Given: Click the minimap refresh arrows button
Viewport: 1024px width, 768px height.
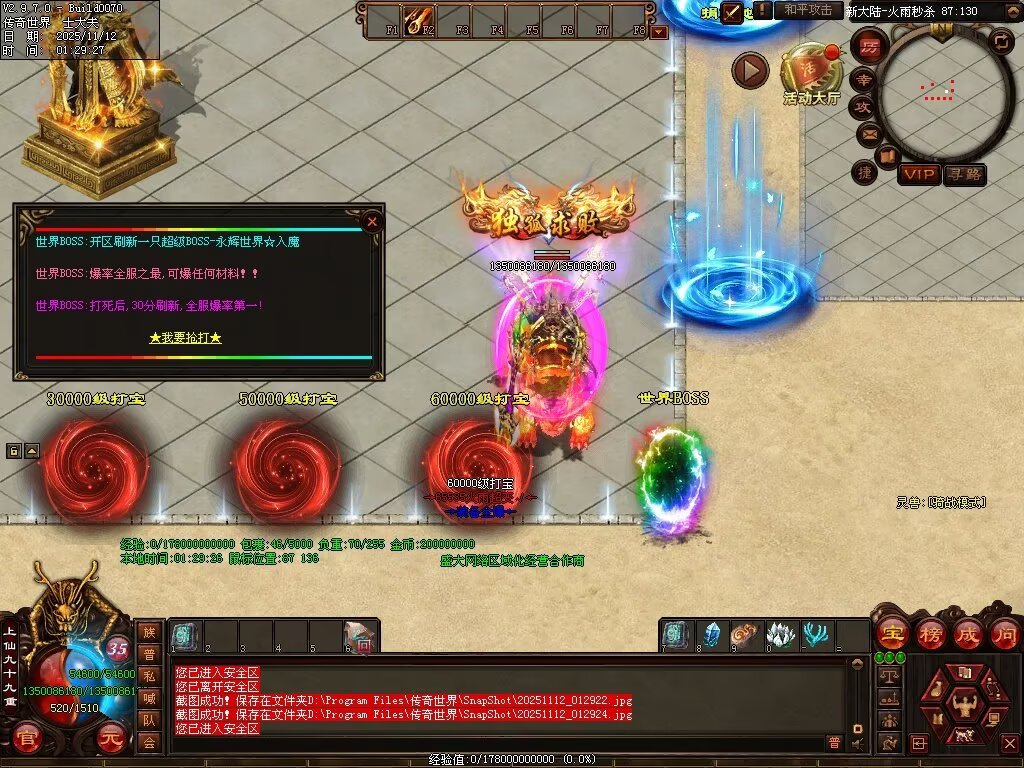Looking at the screenshot, I should pos(1001,41).
